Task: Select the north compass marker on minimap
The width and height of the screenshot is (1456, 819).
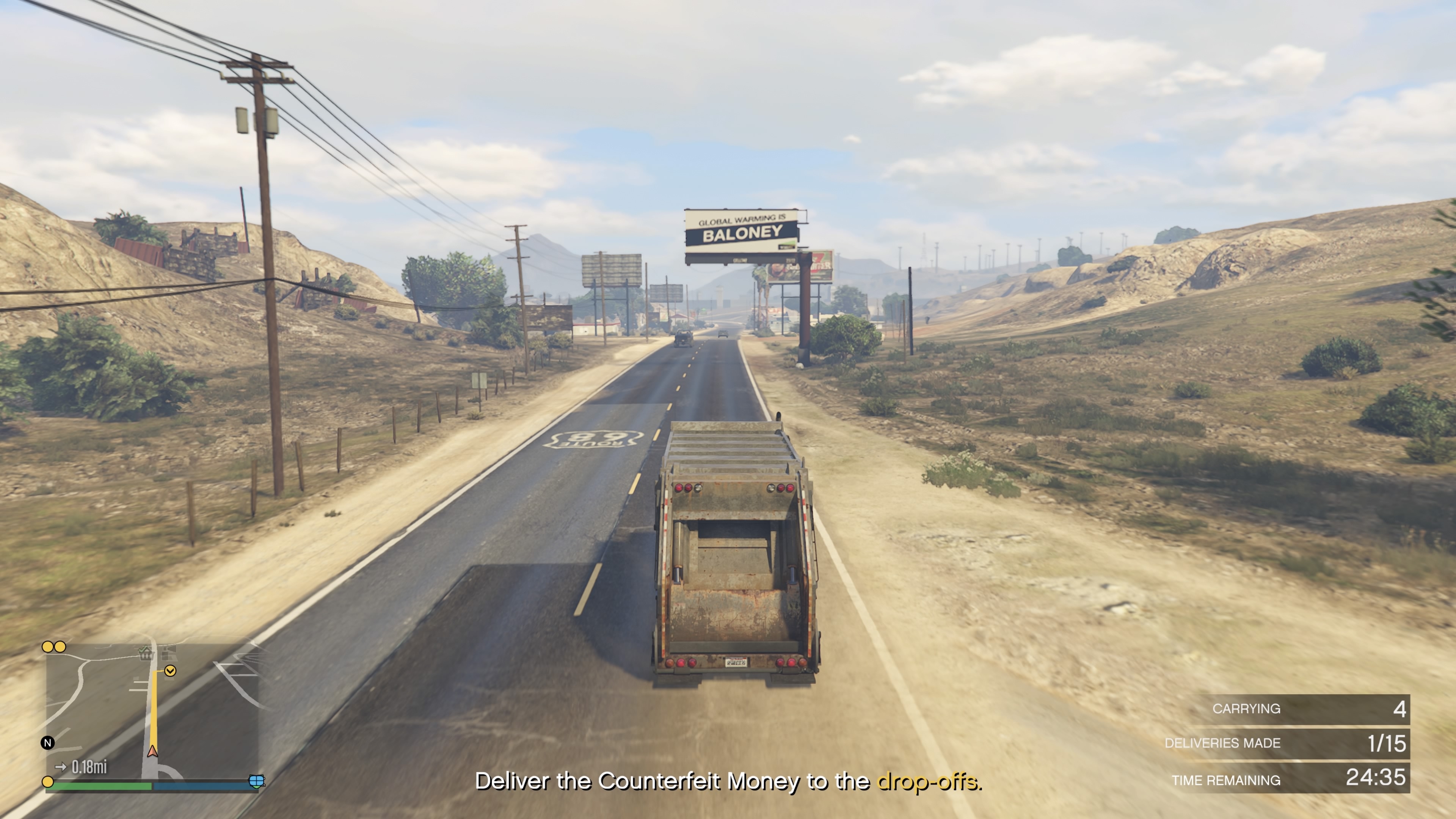Action: (48, 743)
